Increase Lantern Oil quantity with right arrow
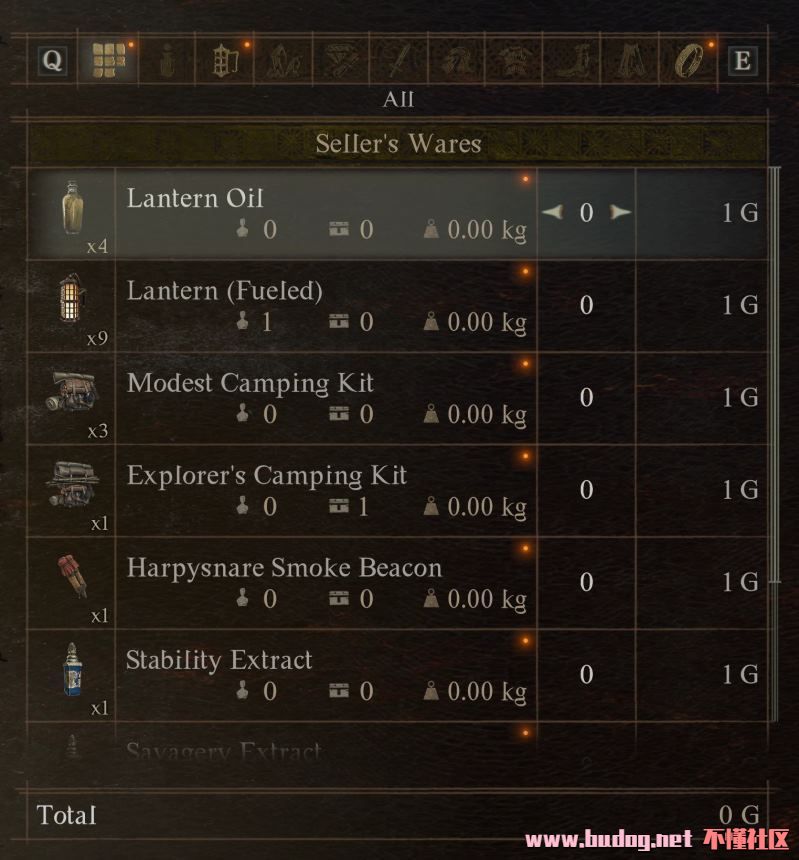Screen dimensions: 799x860 pos(621,212)
